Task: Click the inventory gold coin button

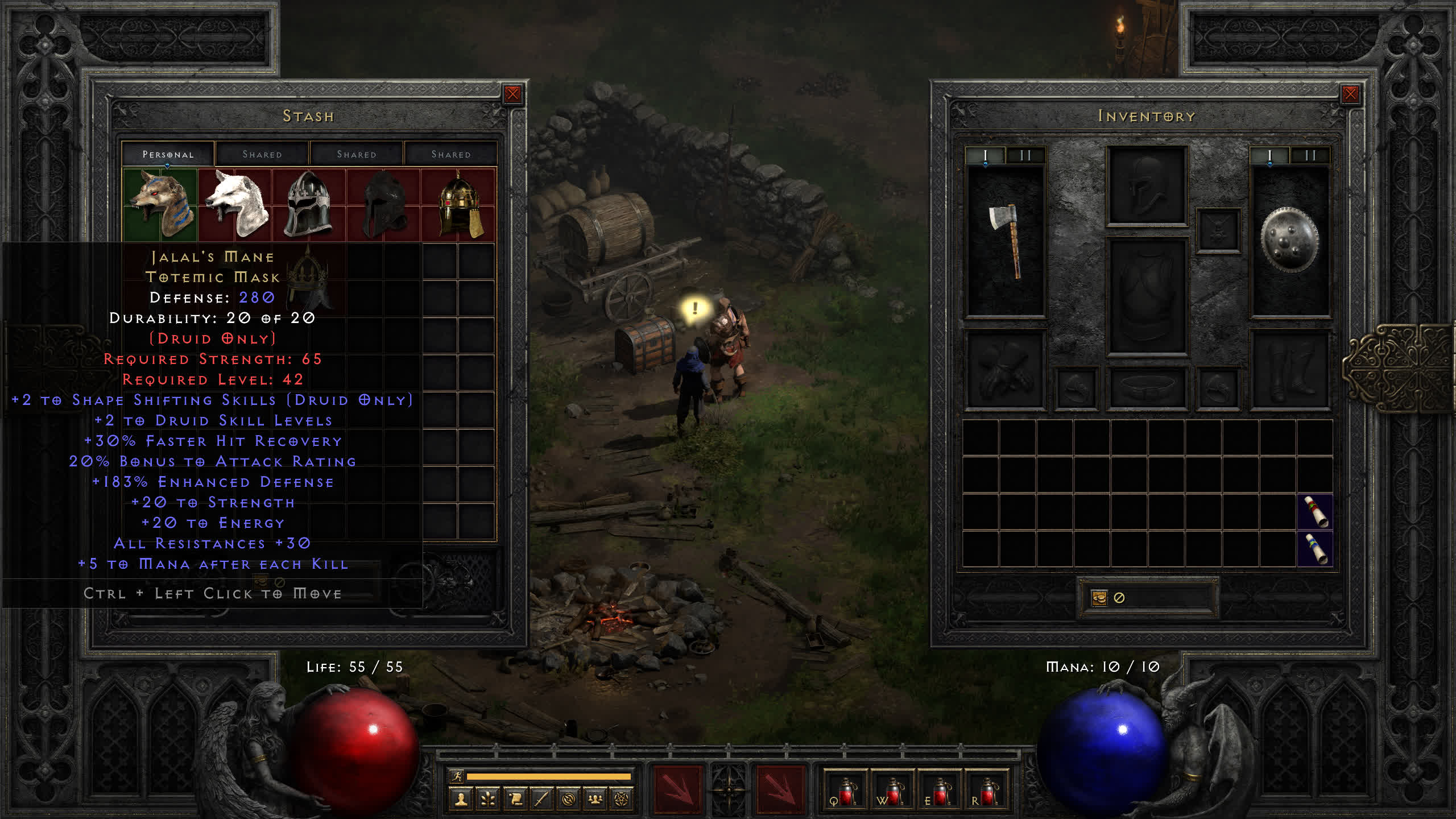Action: pyautogui.click(x=1099, y=598)
